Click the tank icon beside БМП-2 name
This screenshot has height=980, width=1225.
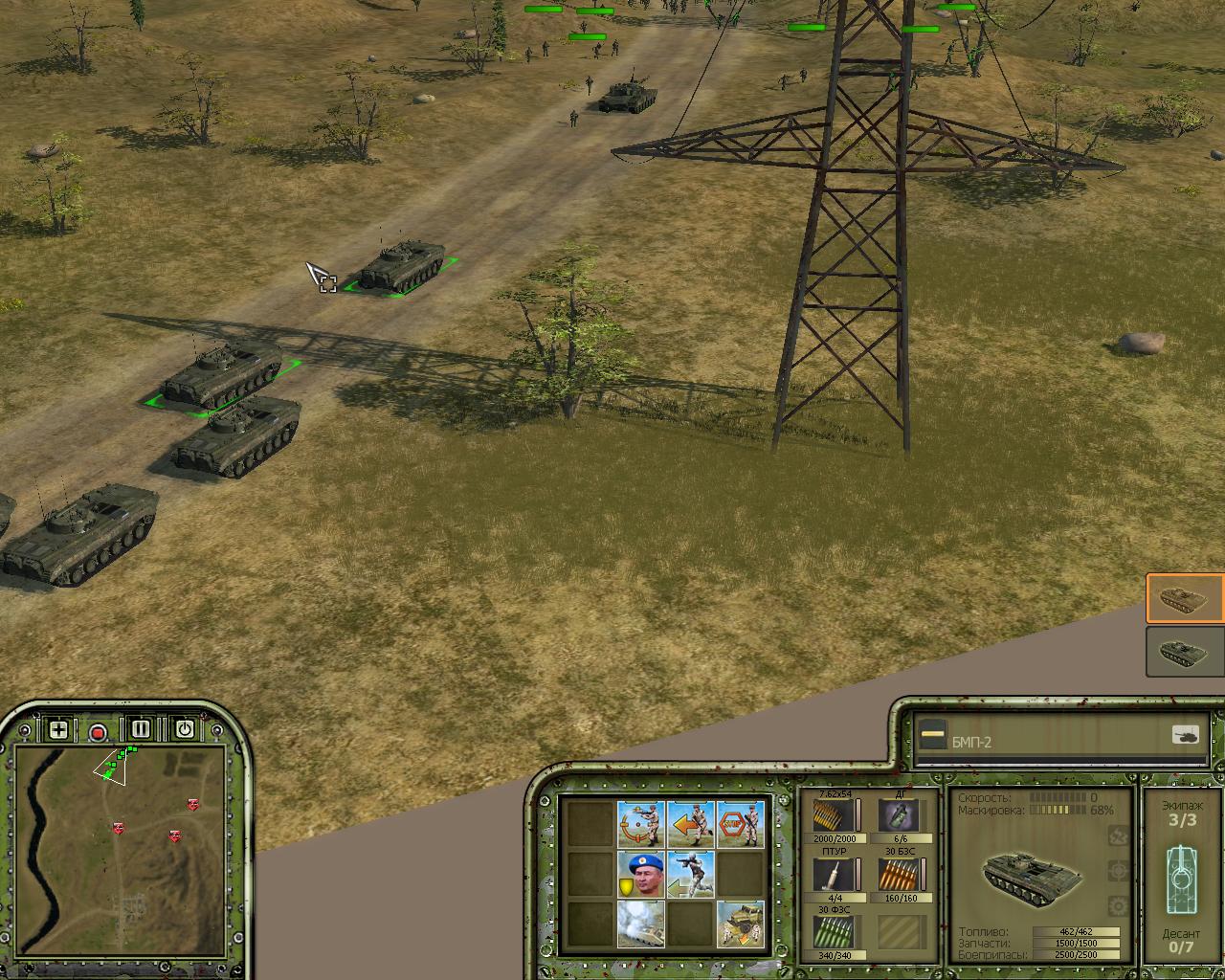1185,735
